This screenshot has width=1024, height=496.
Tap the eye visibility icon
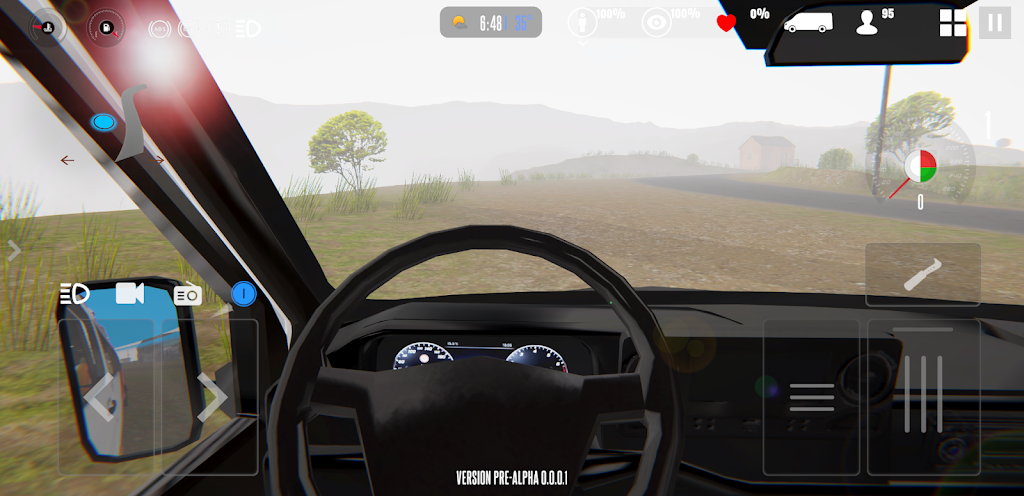tap(656, 23)
